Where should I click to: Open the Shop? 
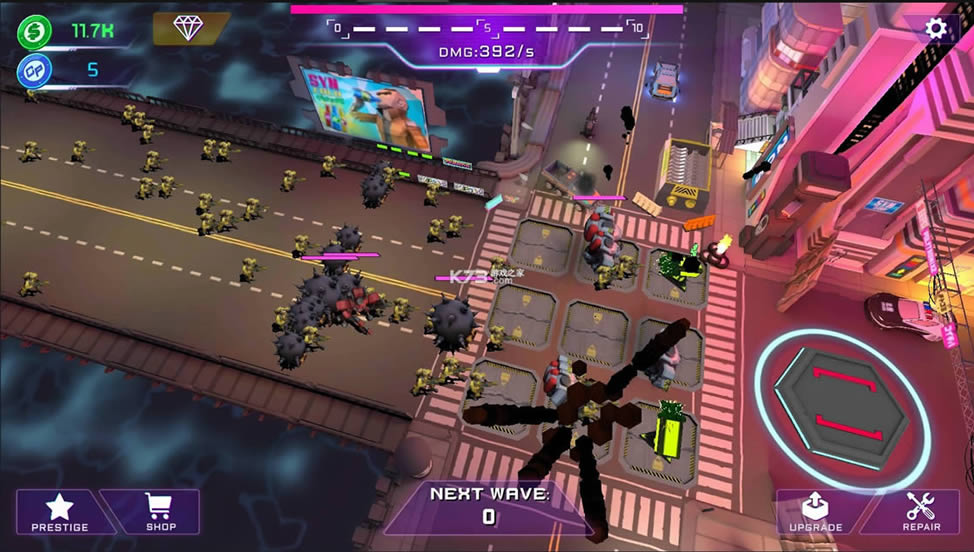coord(160,511)
